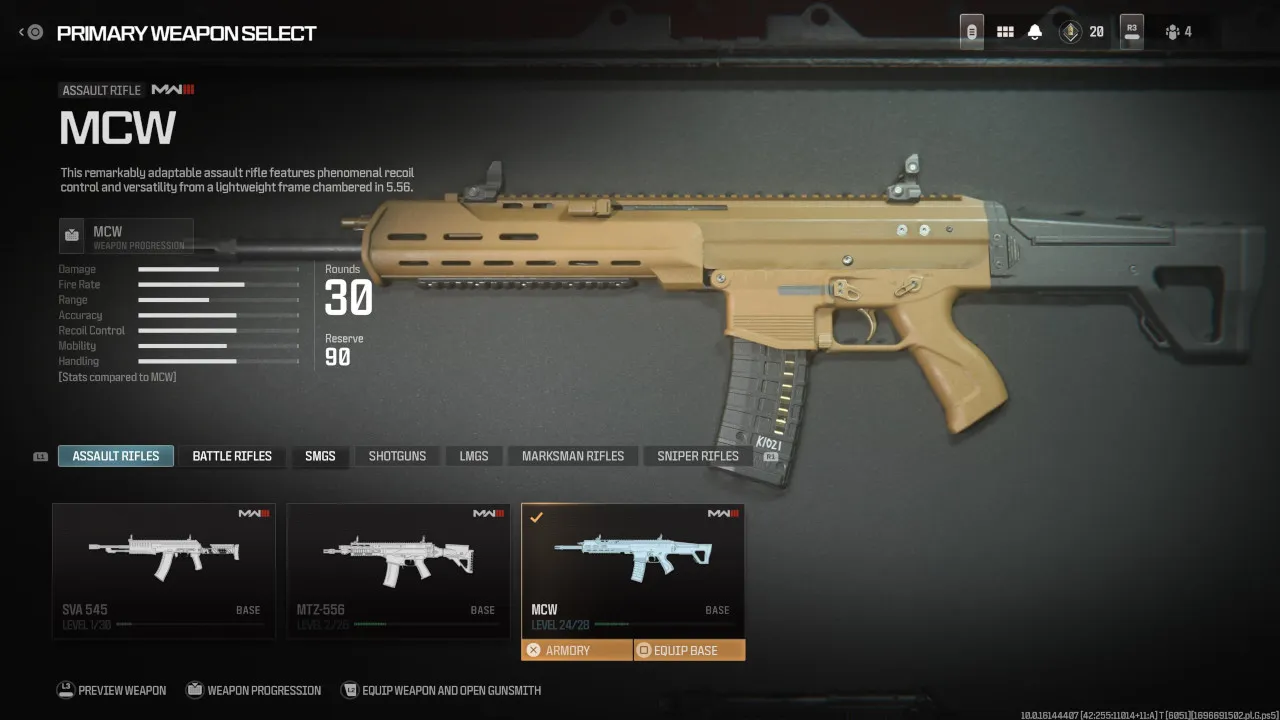Screen dimensions: 1280x720
Task: Open the Marksman Rifles tab
Action: (x=573, y=456)
